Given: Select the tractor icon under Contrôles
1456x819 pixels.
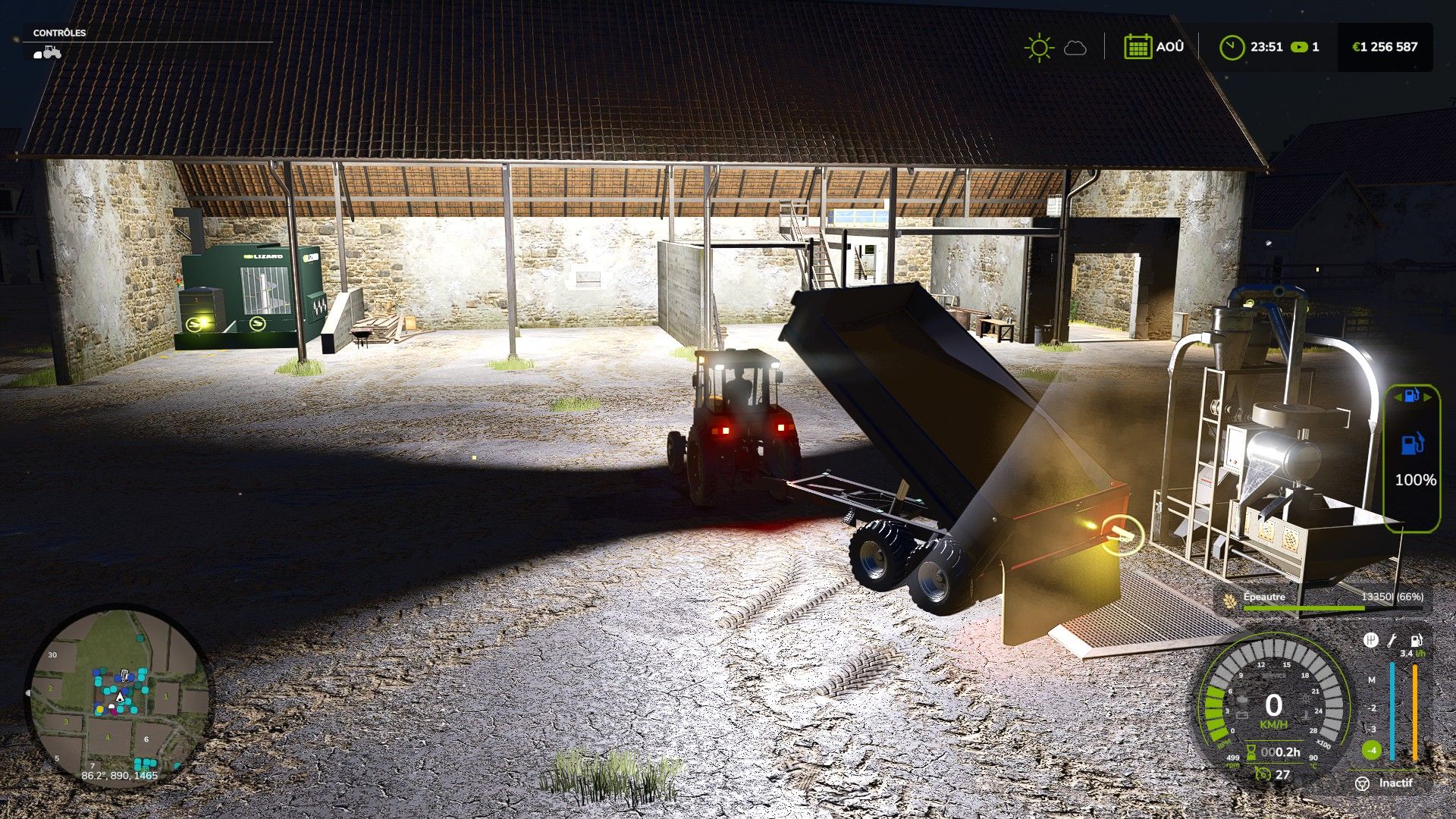Looking at the screenshot, I should [47, 52].
